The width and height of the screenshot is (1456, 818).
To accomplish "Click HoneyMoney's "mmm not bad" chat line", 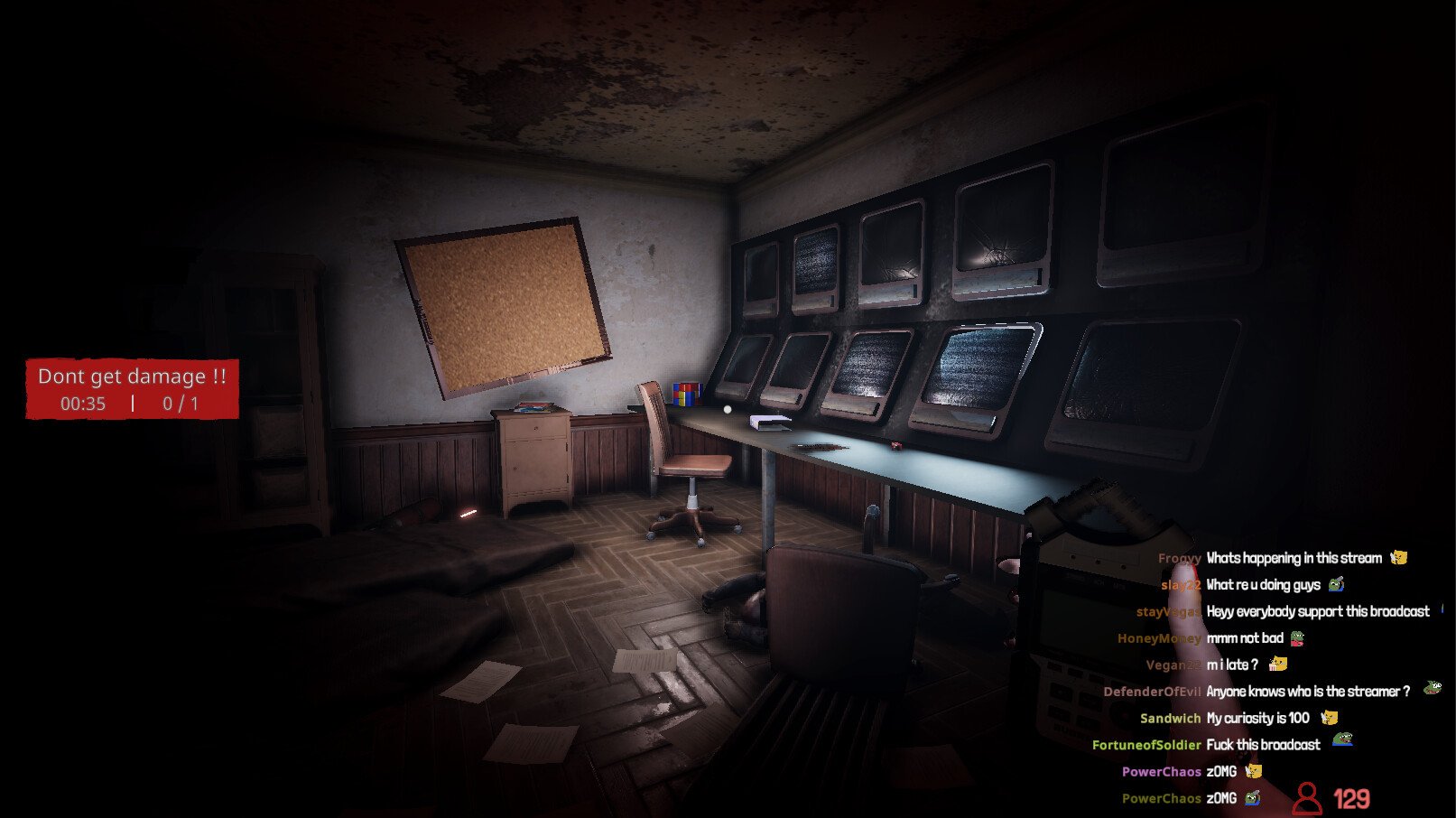I will point(1244,638).
